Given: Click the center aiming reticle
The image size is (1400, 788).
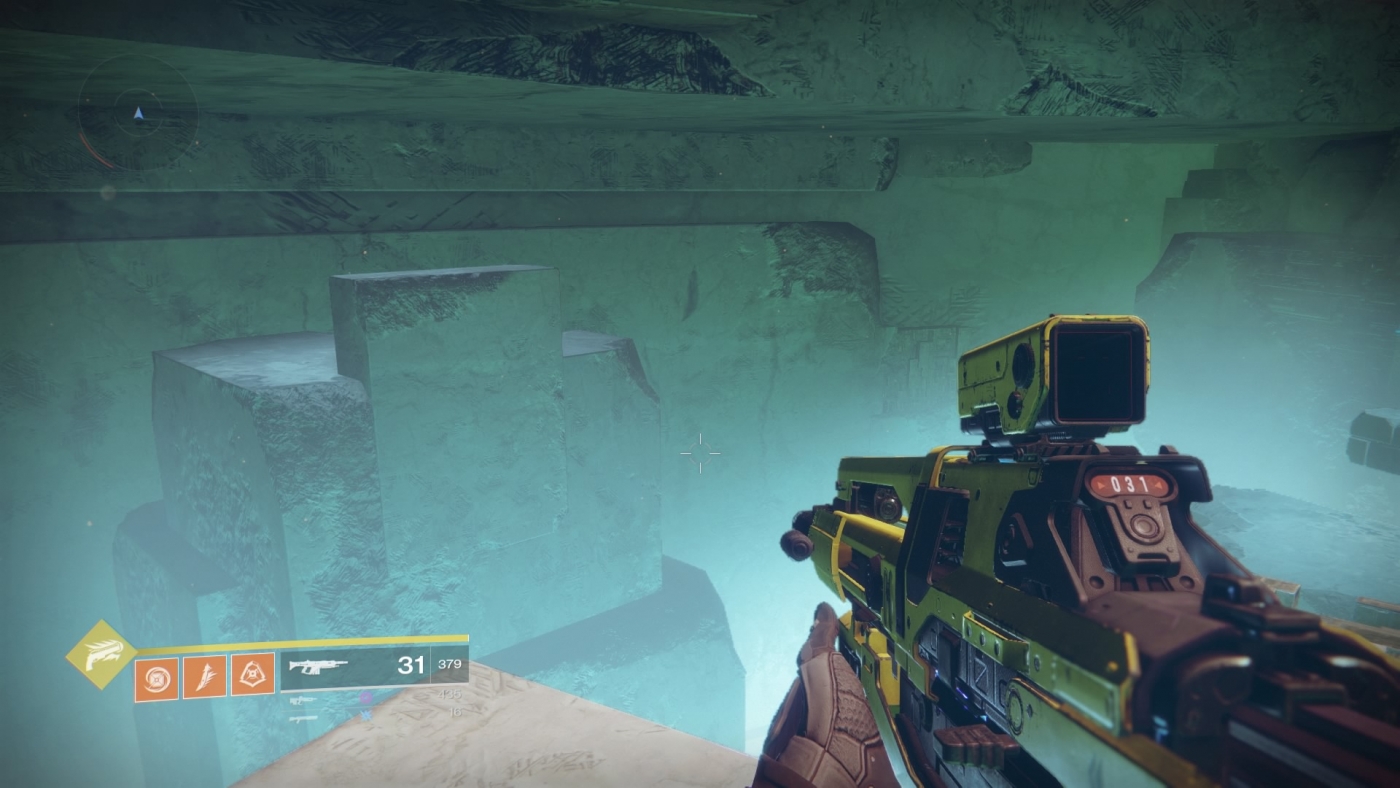Looking at the screenshot, I should pyautogui.click(x=700, y=453).
